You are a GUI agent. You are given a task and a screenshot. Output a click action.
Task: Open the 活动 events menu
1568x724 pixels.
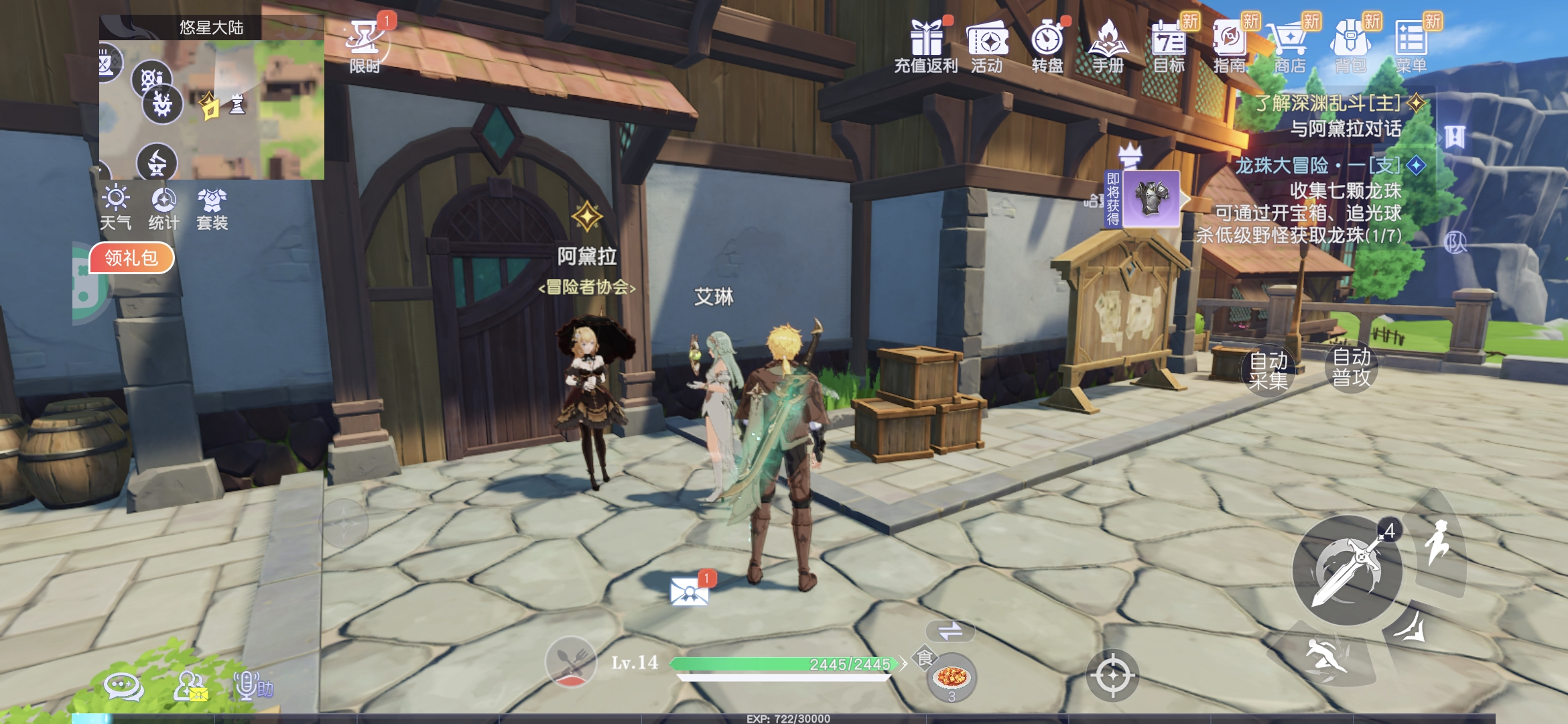point(987,44)
